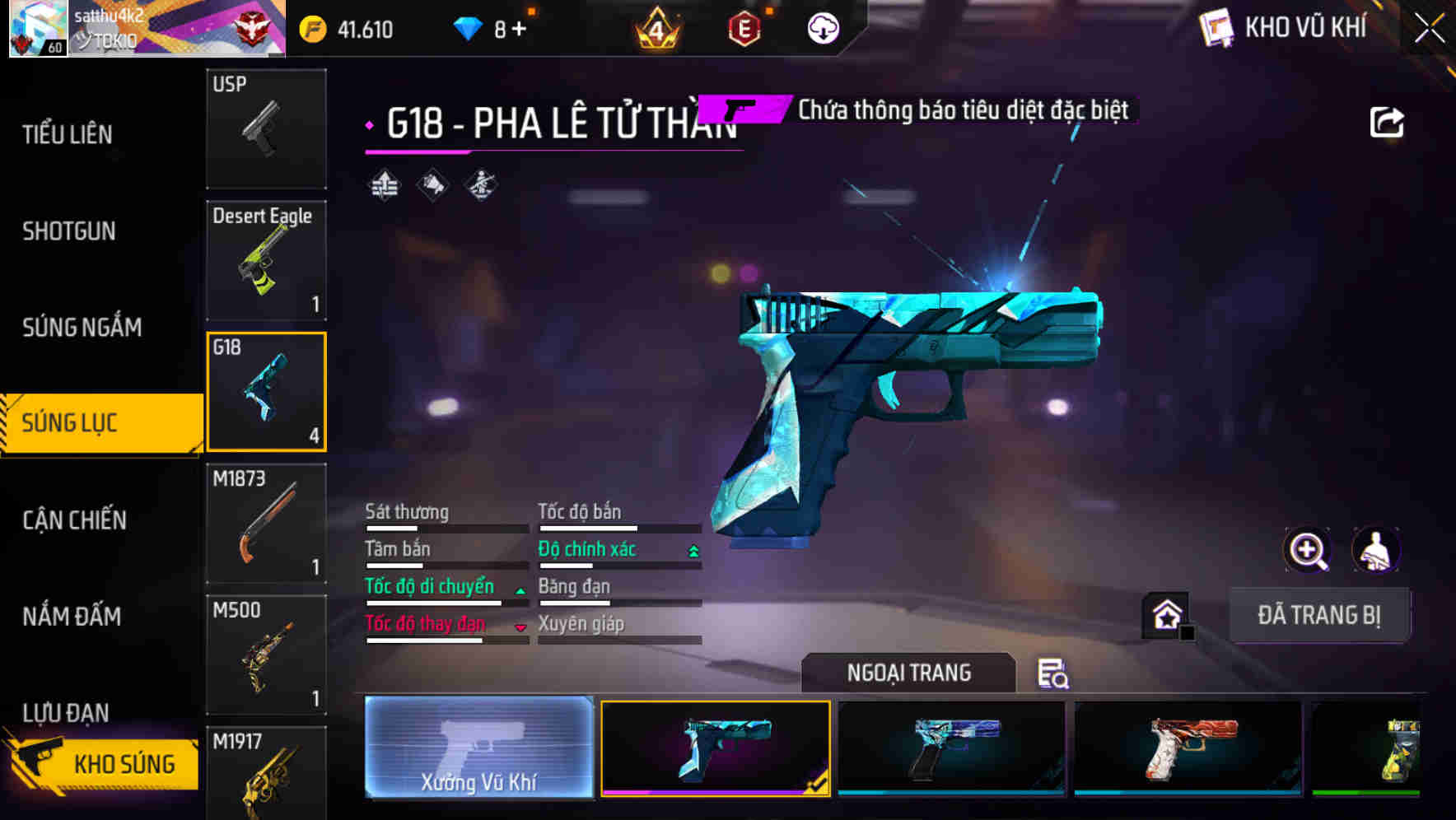Click the Tốc độ thay đạn down arrow
Screen dimensions: 1456x820
tap(520, 627)
